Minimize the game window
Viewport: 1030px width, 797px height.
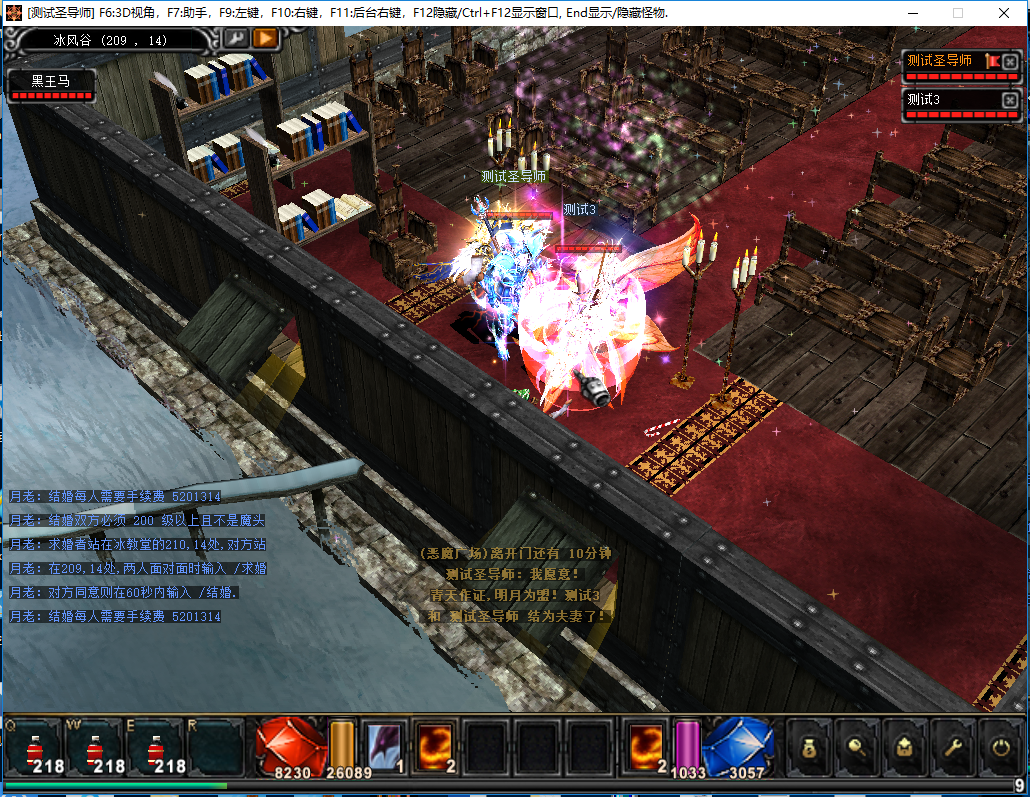[910, 13]
